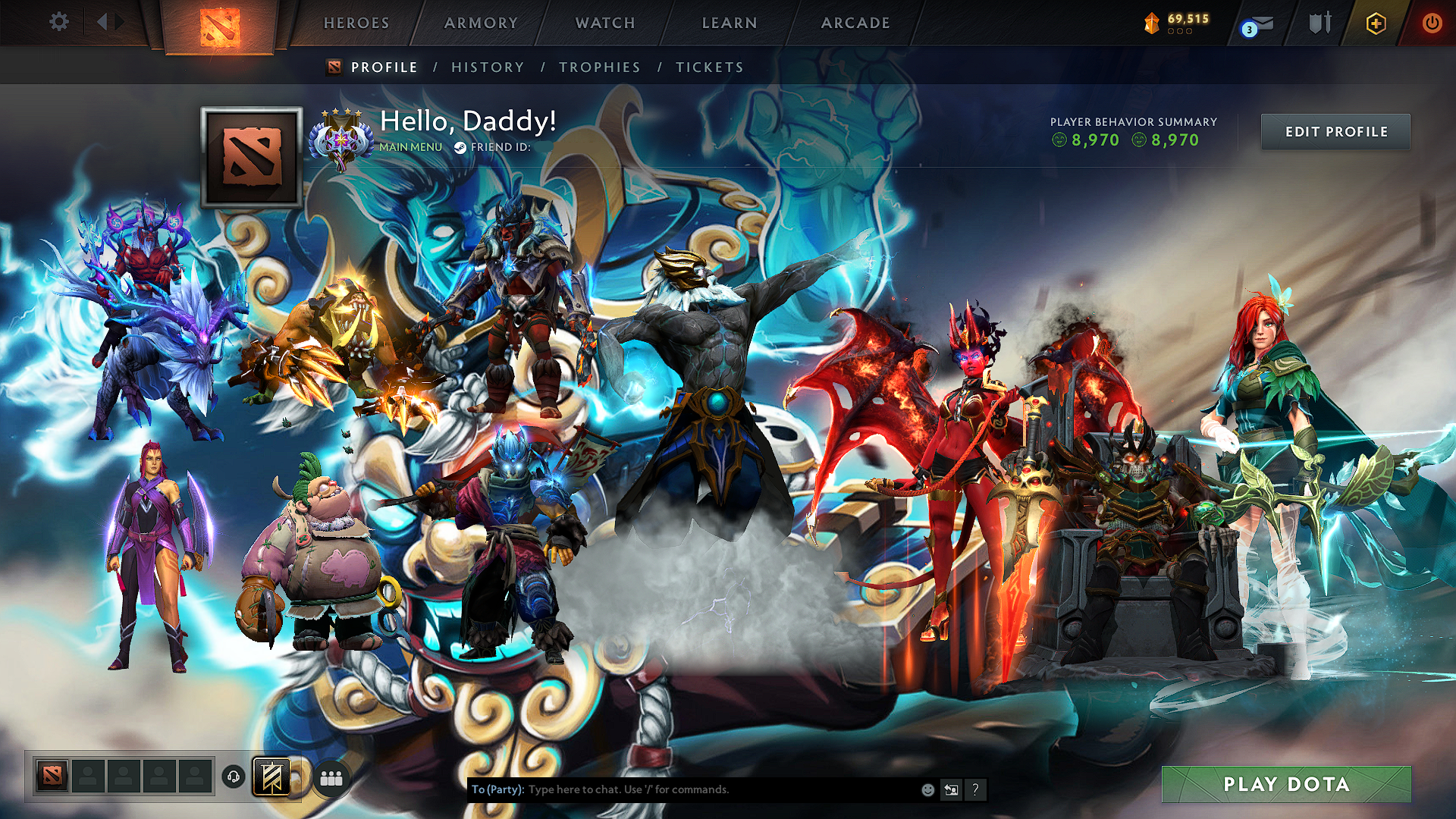Toggle the spectate friend game icon

[x=950, y=789]
